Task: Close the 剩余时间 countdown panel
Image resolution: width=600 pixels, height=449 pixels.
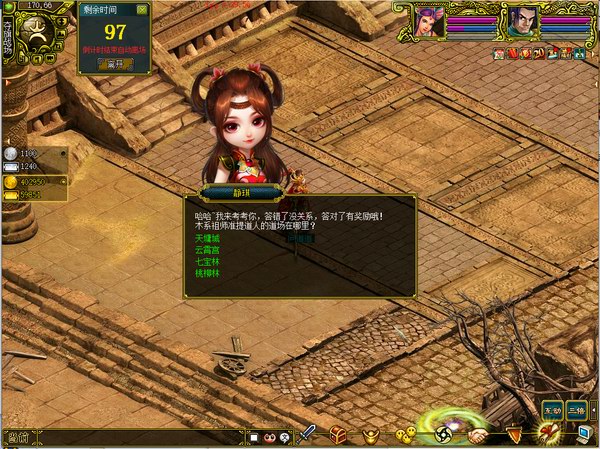Action: [142, 9]
